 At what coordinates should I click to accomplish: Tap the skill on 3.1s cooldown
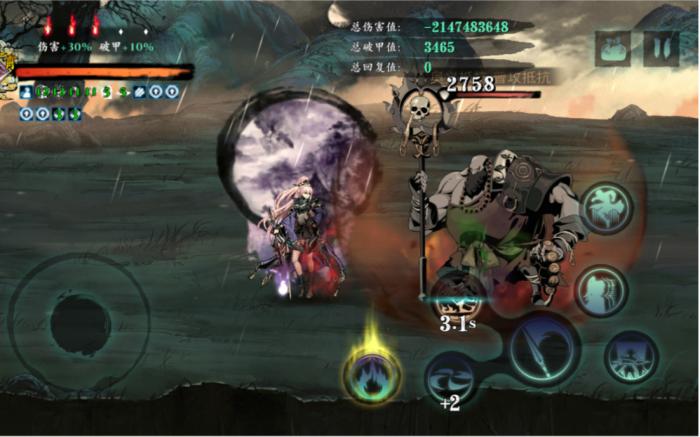458,298
